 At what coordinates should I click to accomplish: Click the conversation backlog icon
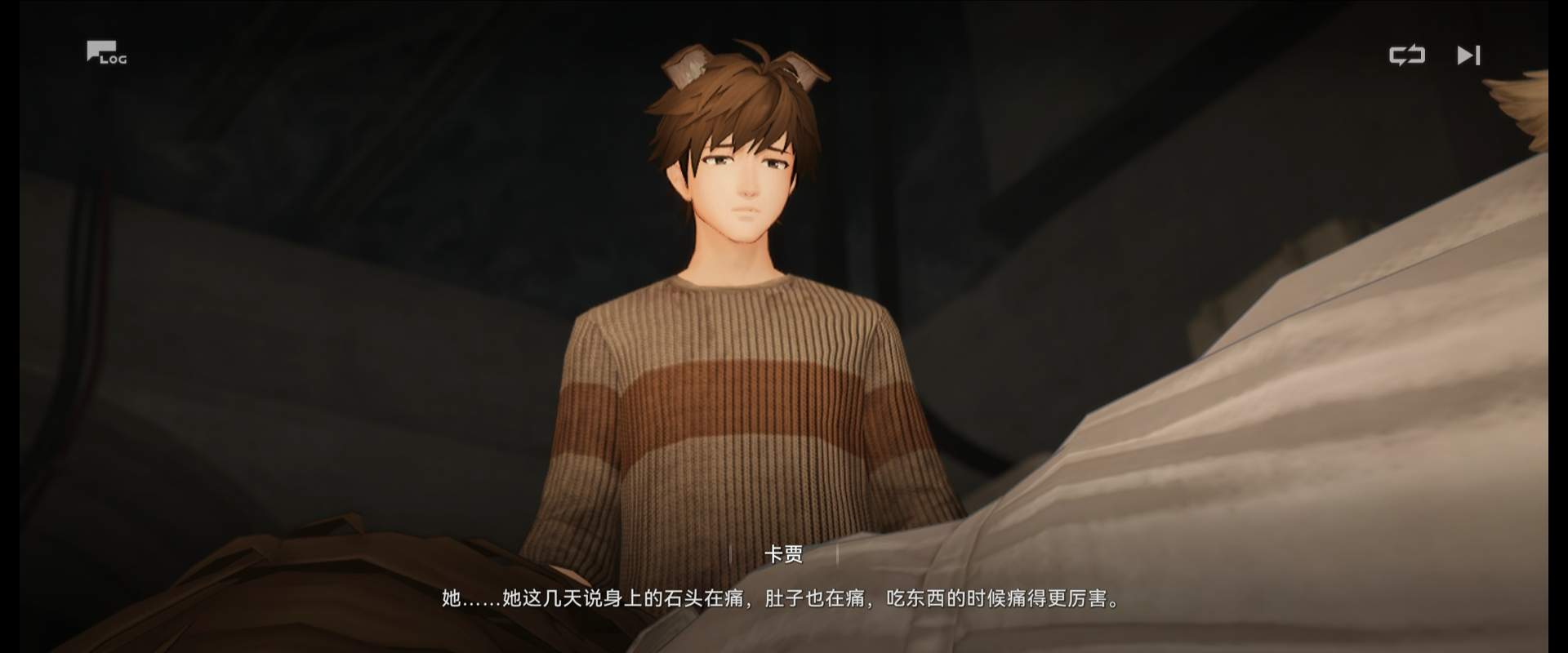[x=106, y=53]
